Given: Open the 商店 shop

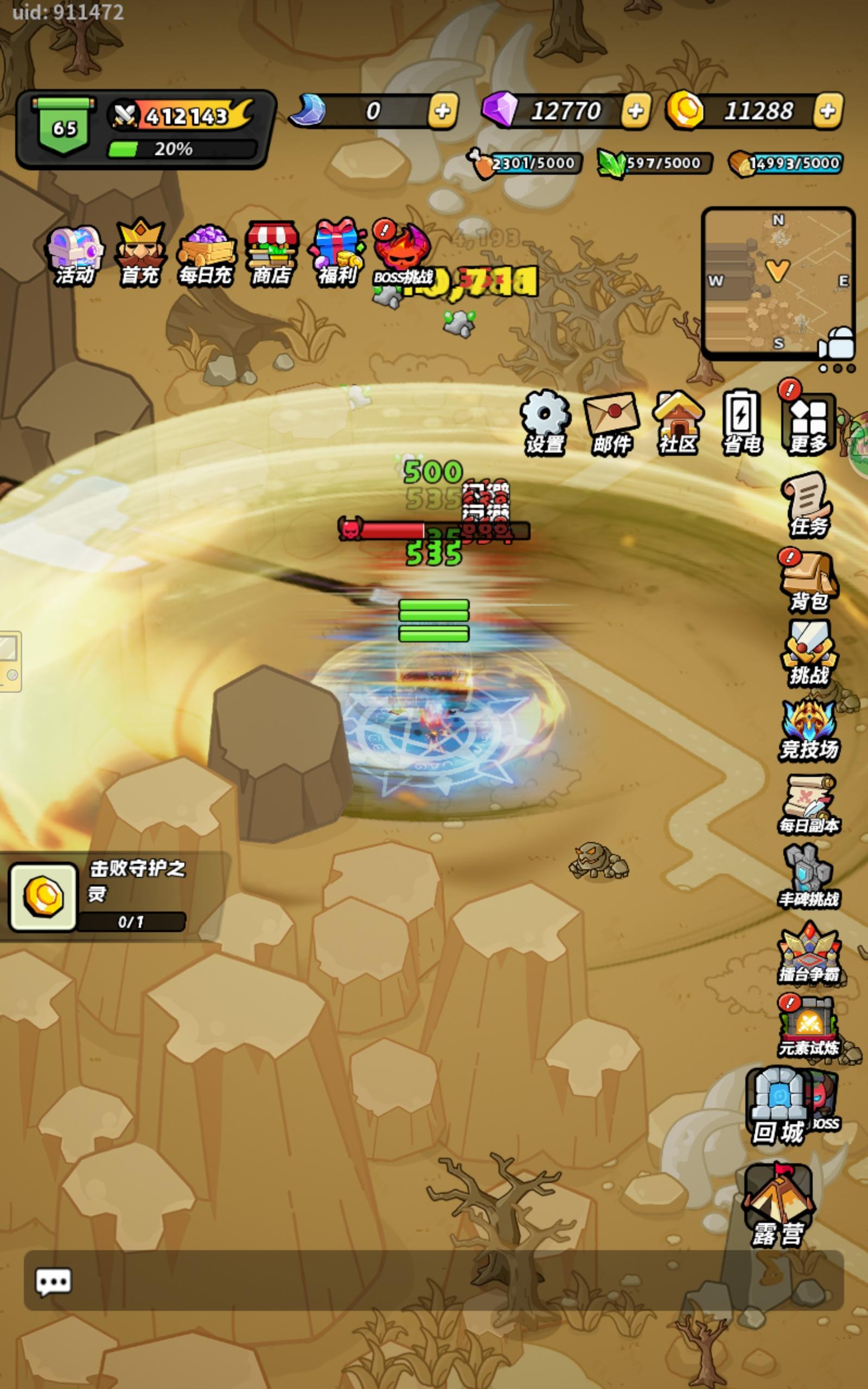Looking at the screenshot, I should (x=271, y=251).
